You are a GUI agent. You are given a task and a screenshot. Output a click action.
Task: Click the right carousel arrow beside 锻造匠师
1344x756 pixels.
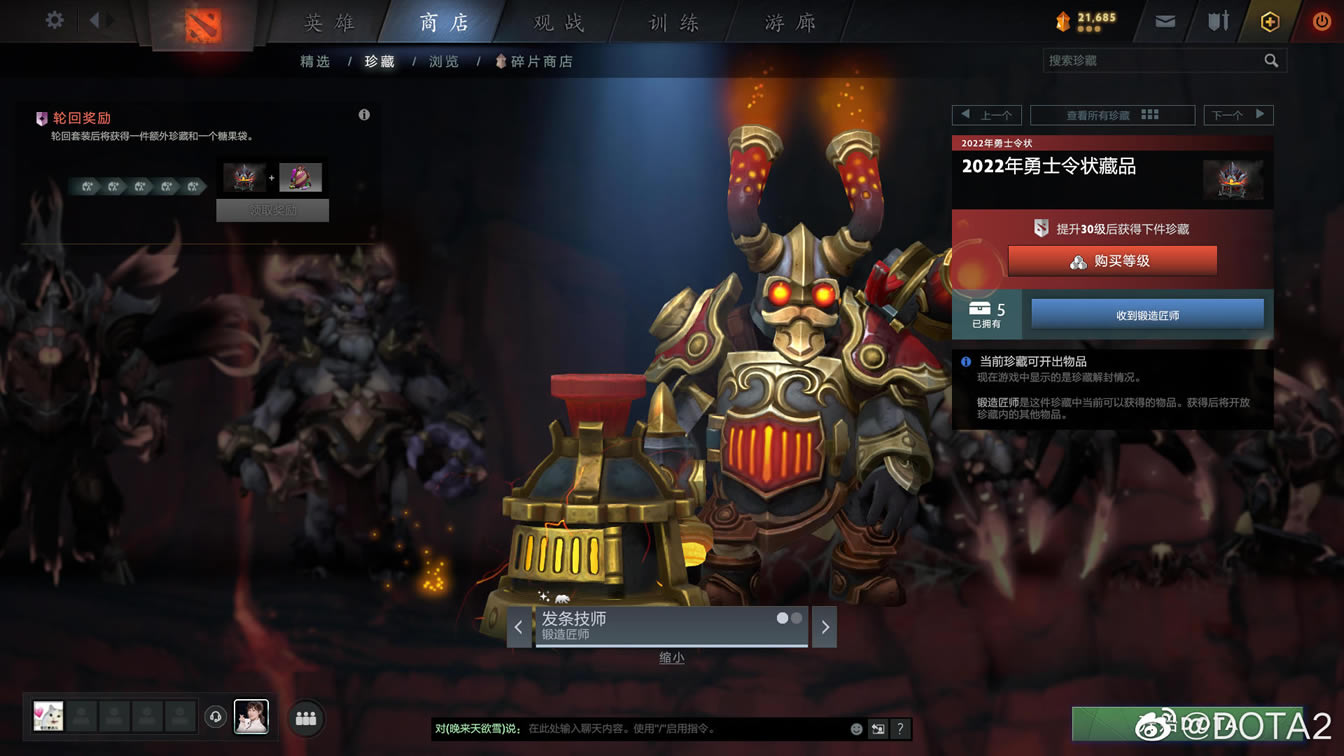tap(824, 626)
